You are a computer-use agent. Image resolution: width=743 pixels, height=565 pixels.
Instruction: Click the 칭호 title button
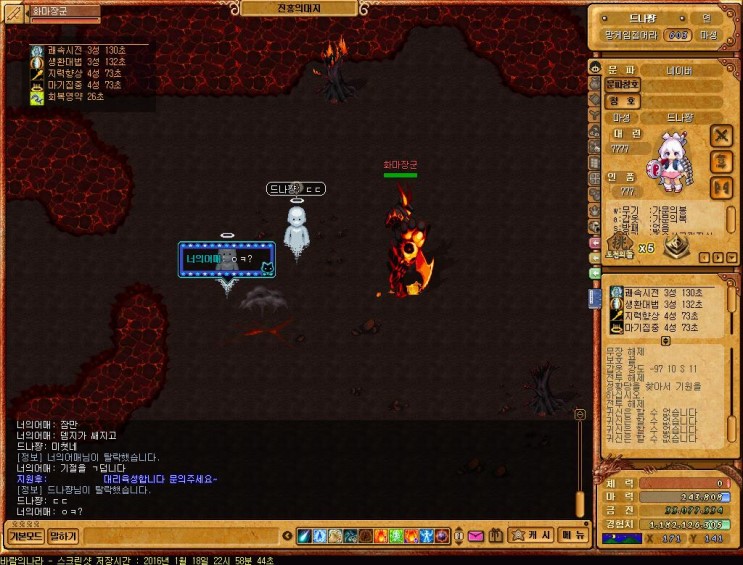(x=623, y=101)
